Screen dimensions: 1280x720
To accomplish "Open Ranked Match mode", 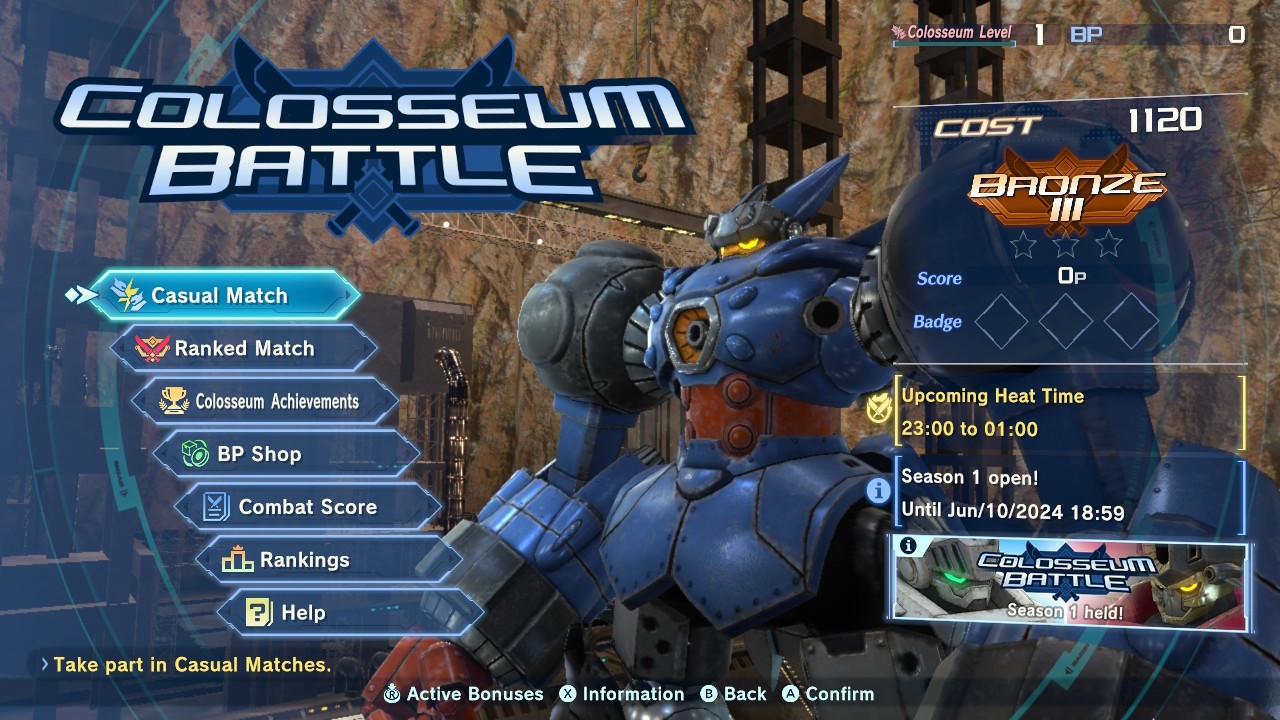I will click(245, 349).
